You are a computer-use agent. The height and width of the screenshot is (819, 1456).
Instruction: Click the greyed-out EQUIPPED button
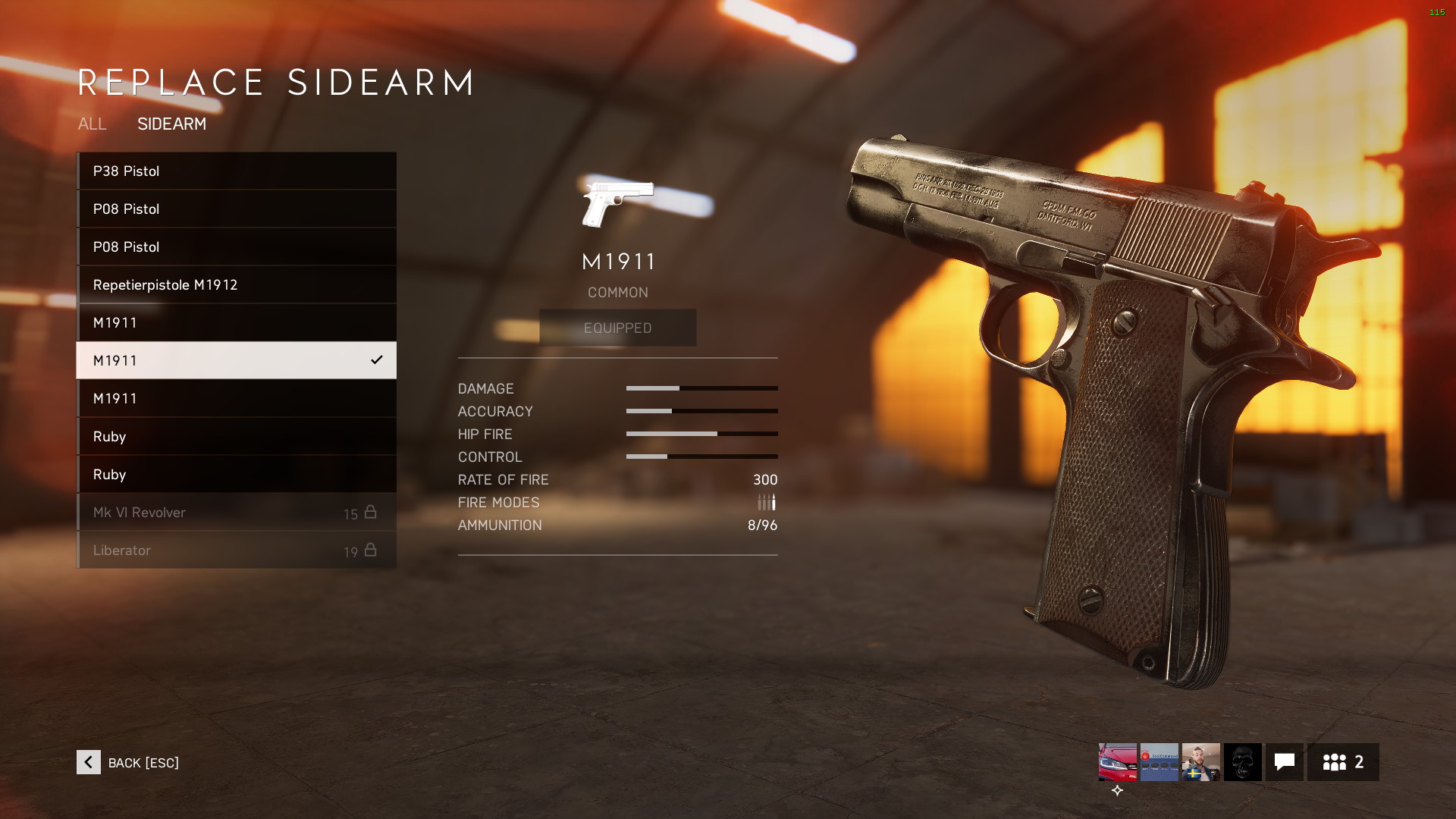pyautogui.click(x=617, y=328)
